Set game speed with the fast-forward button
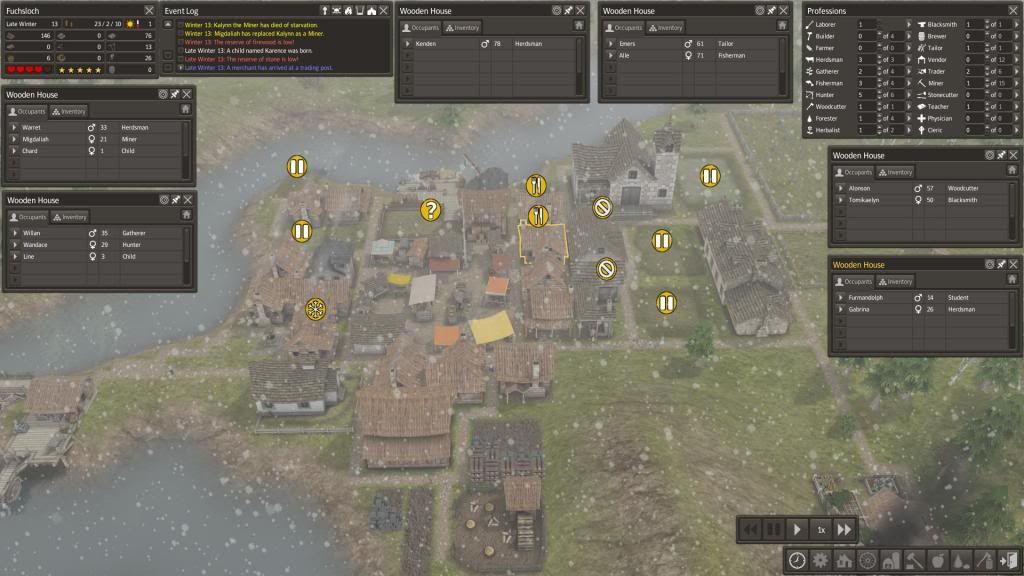This screenshot has height=576, width=1024. coord(844,529)
